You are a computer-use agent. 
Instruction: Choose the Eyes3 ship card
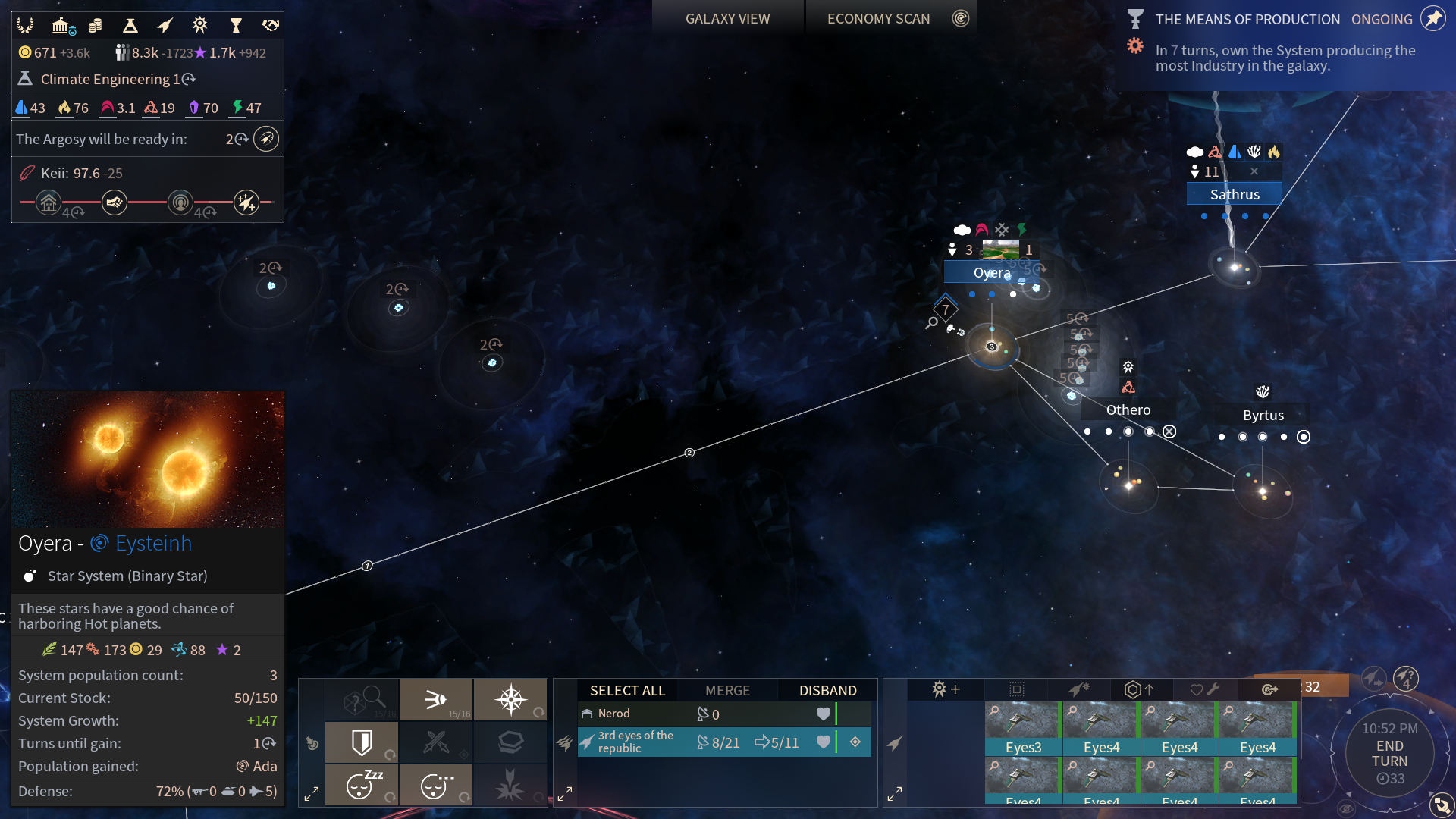[x=1023, y=729]
